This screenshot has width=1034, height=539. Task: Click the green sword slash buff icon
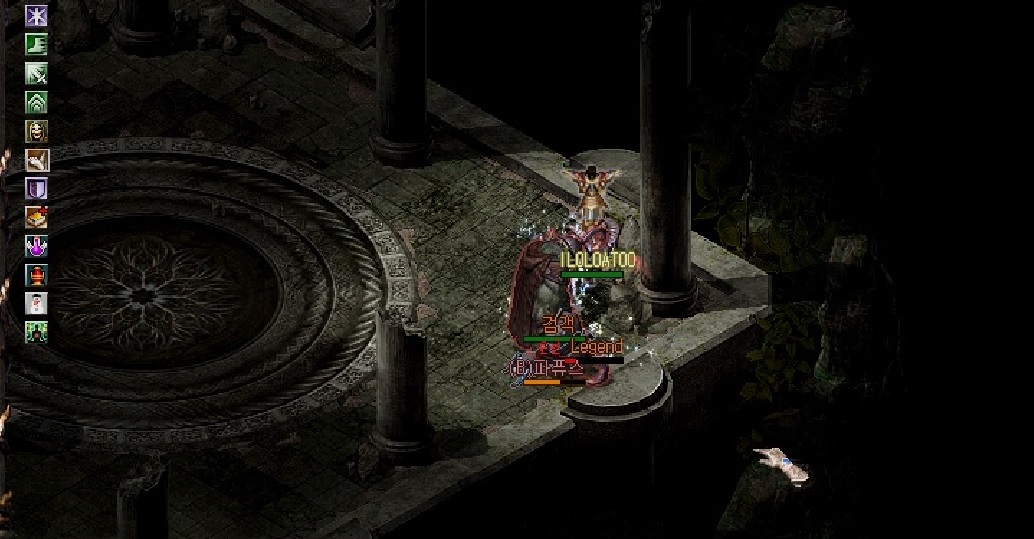tap(37, 74)
